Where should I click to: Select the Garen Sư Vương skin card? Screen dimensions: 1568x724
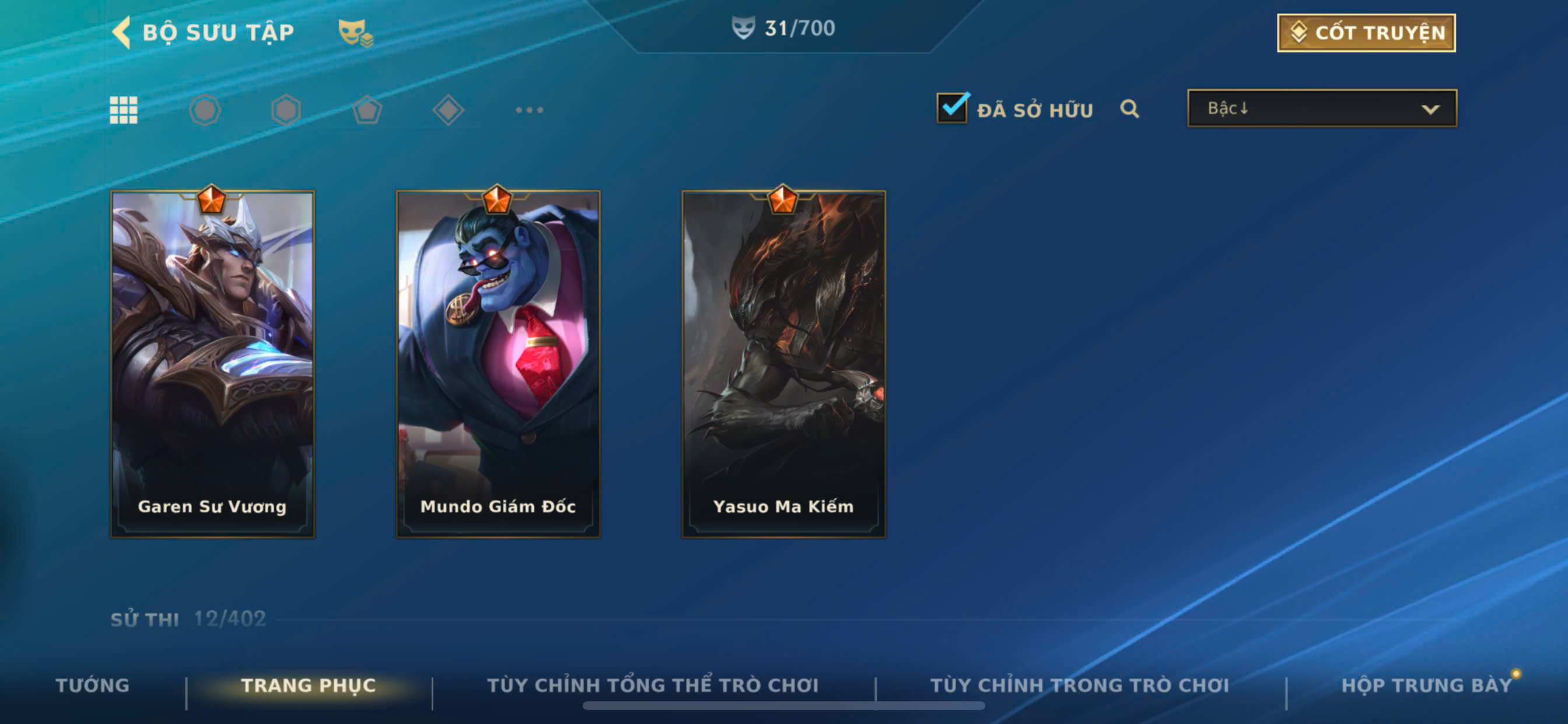[212, 364]
